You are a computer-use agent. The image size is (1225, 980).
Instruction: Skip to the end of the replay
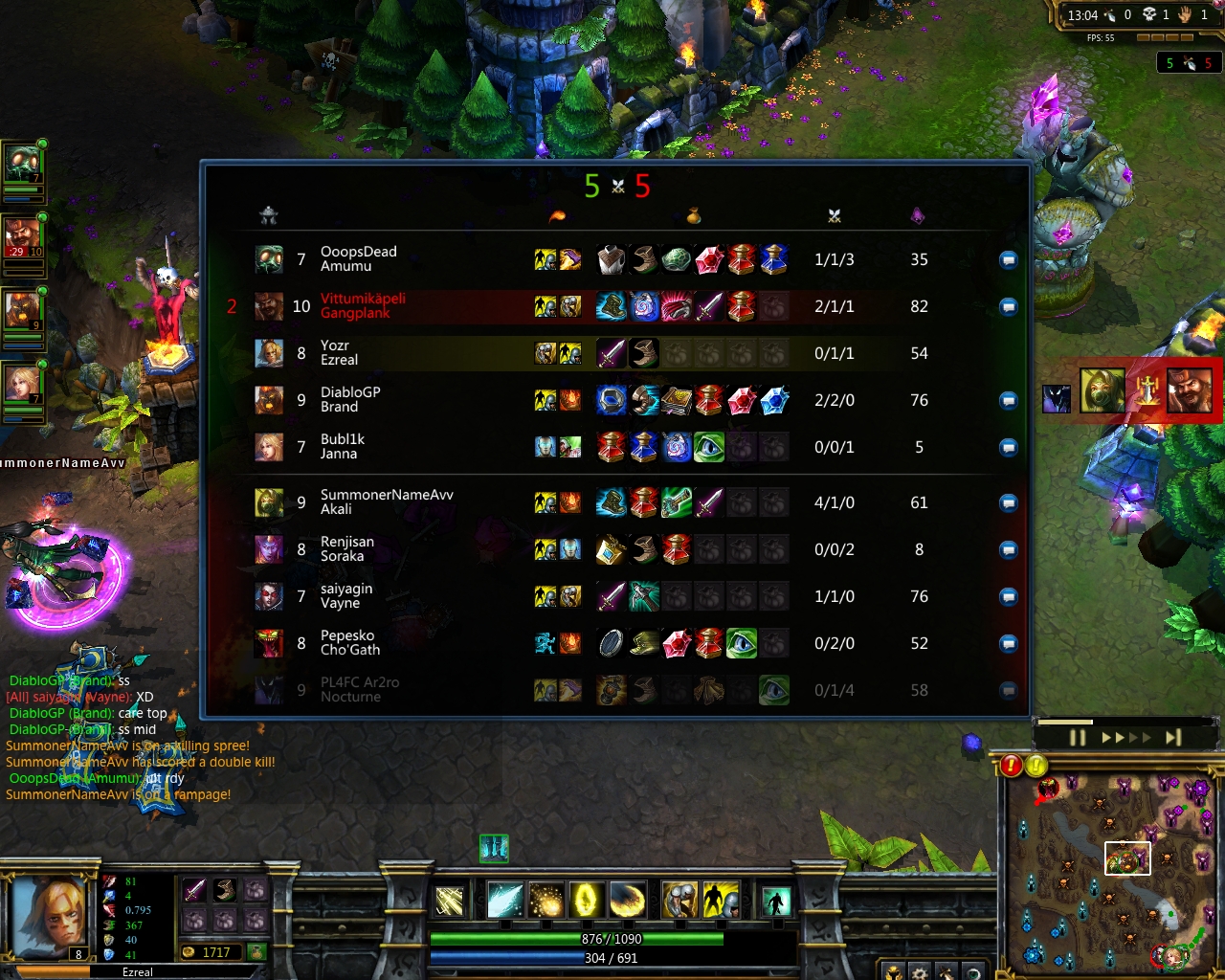[1173, 738]
